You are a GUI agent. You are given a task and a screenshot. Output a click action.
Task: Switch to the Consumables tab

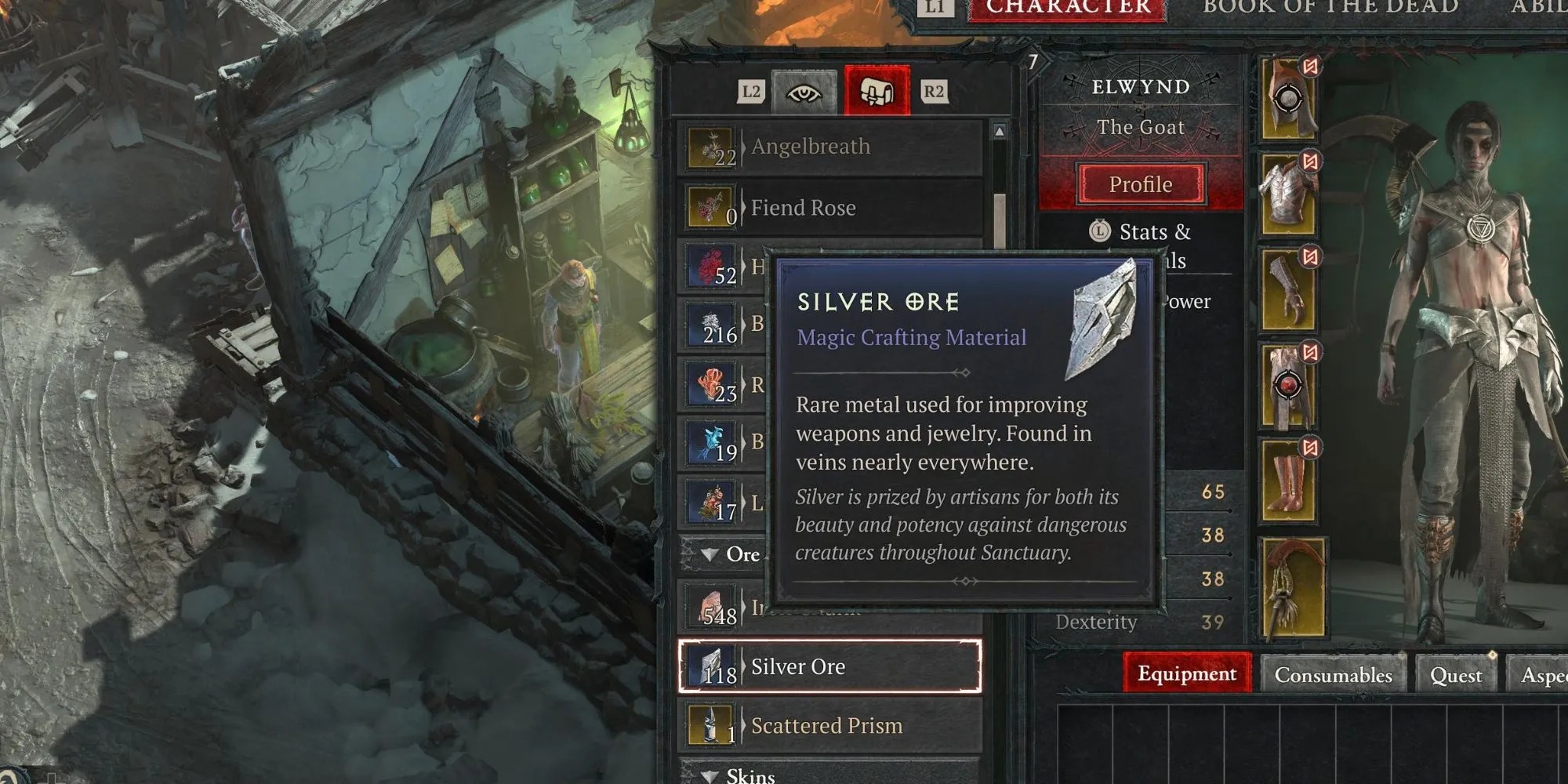pyautogui.click(x=1334, y=674)
